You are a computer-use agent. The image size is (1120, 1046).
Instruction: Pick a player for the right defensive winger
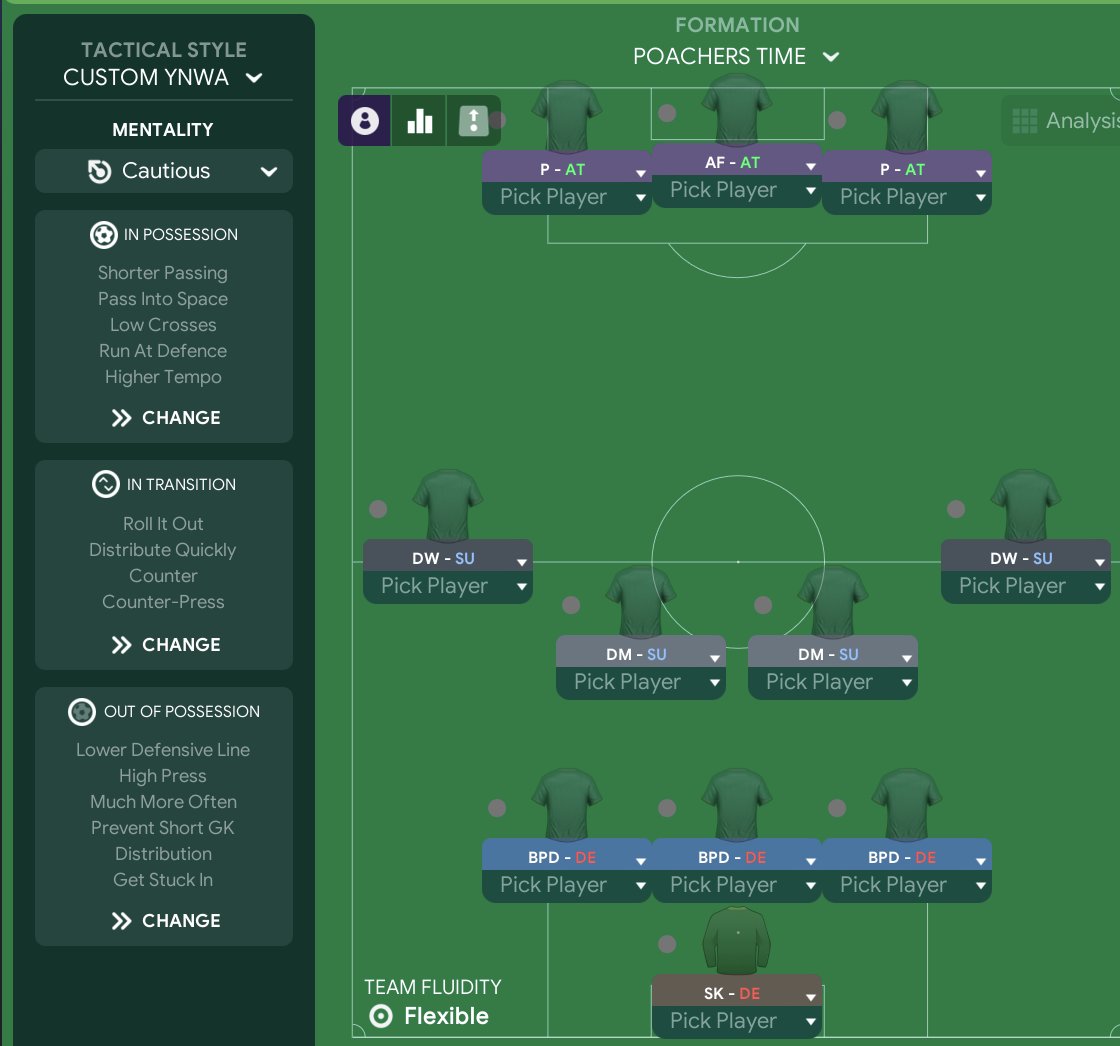click(1025, 586)
